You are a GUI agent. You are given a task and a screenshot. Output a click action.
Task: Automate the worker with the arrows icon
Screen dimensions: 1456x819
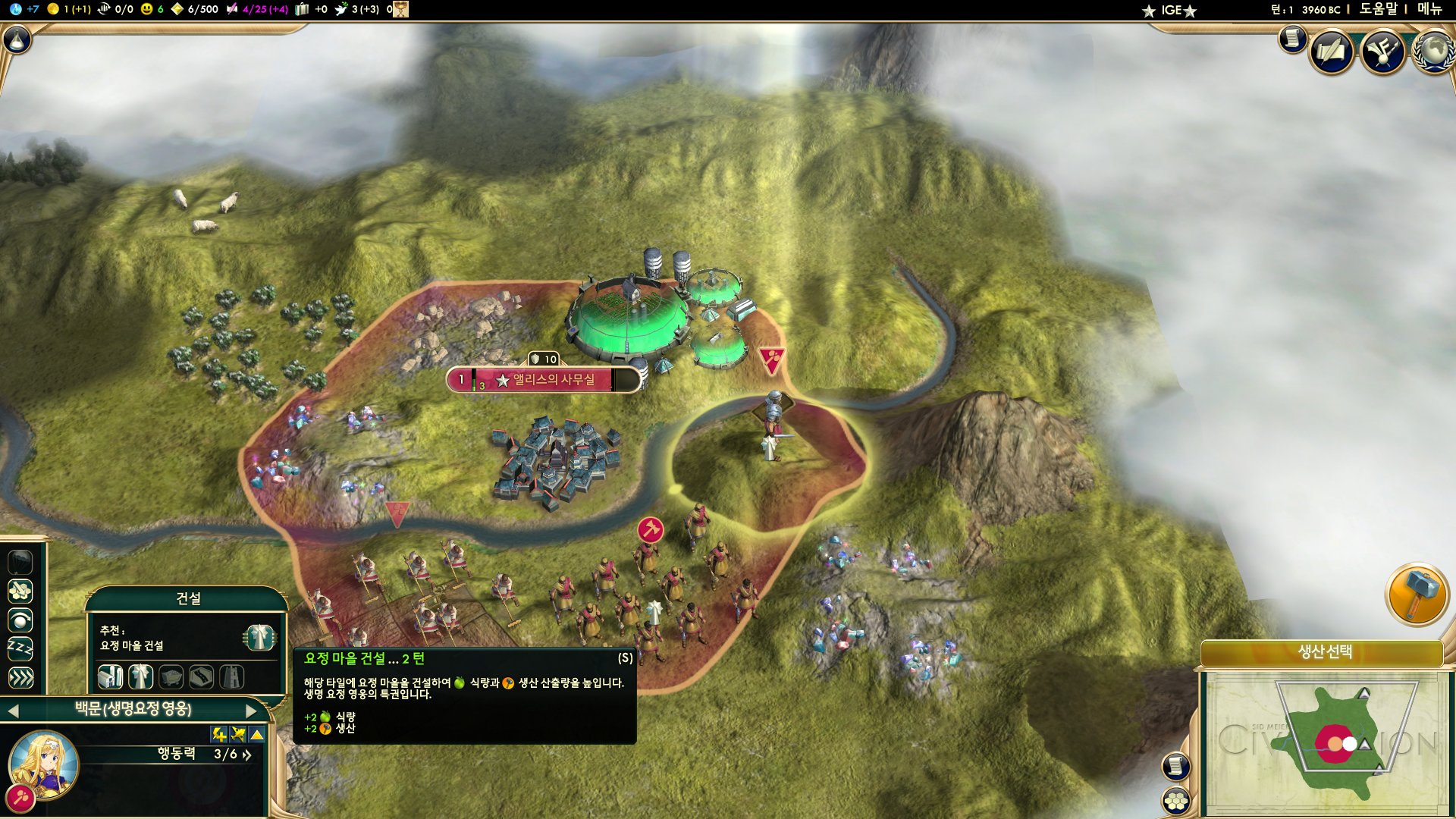click(20, 678)
